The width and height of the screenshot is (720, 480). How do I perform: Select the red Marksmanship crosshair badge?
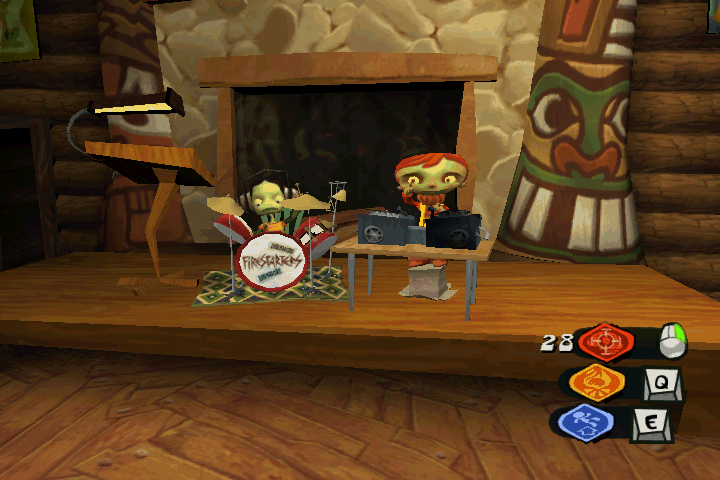point(606,342)
